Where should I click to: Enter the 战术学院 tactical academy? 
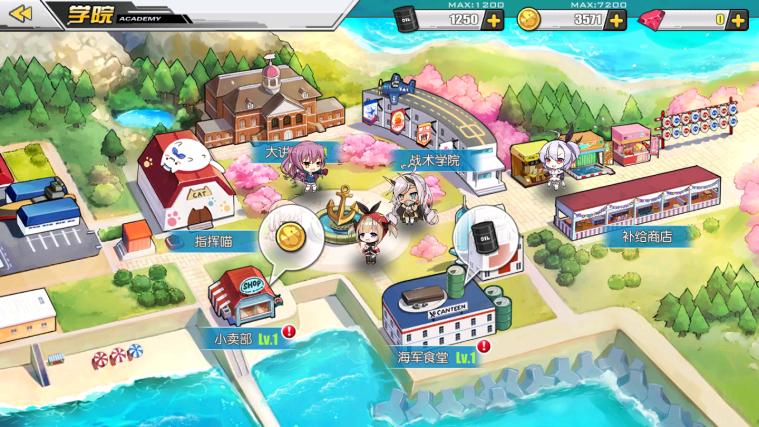point(432,125)
